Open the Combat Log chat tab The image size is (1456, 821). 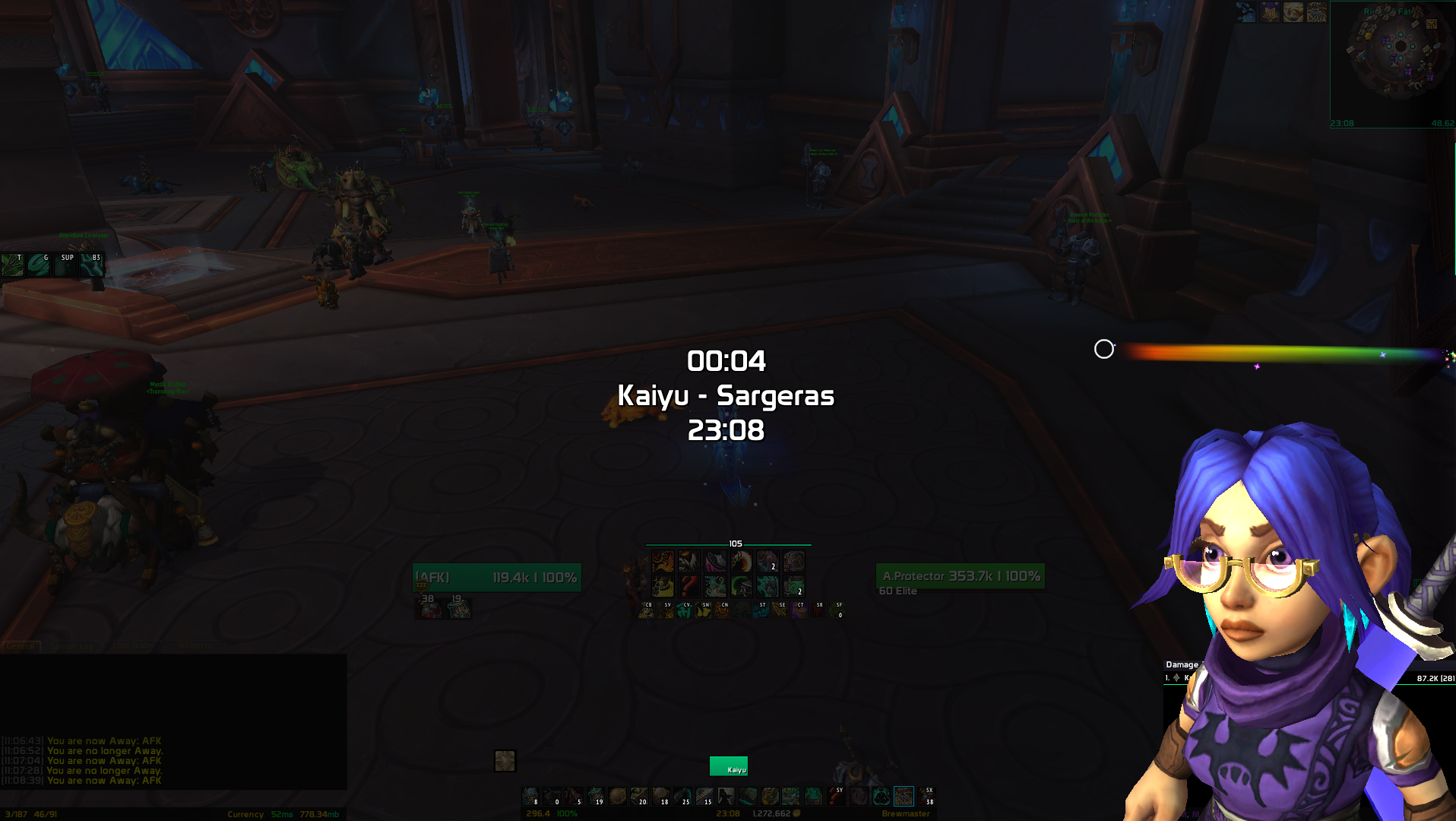[x=72, y=647]
